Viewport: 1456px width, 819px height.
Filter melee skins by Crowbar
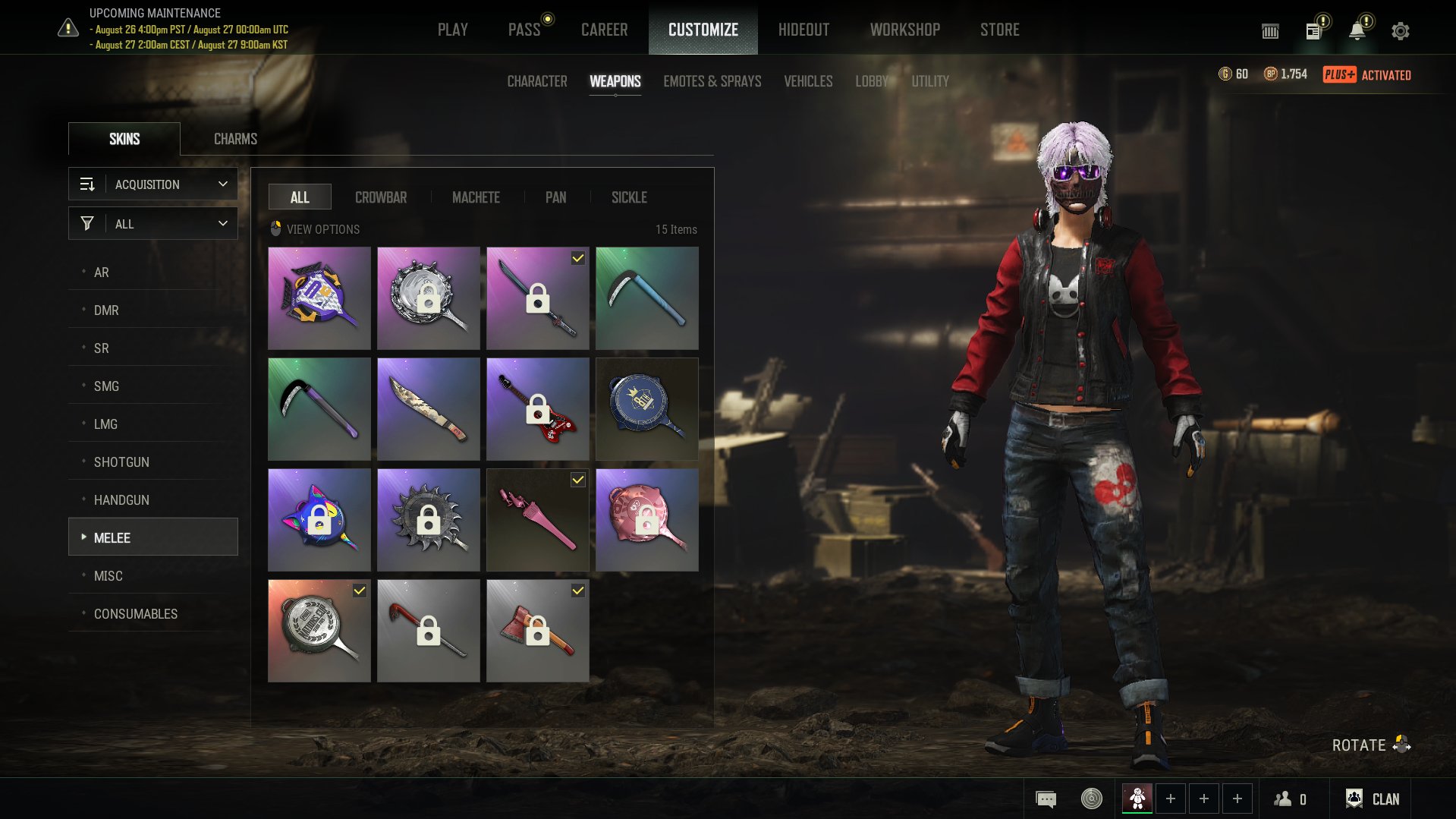point(380,197)
